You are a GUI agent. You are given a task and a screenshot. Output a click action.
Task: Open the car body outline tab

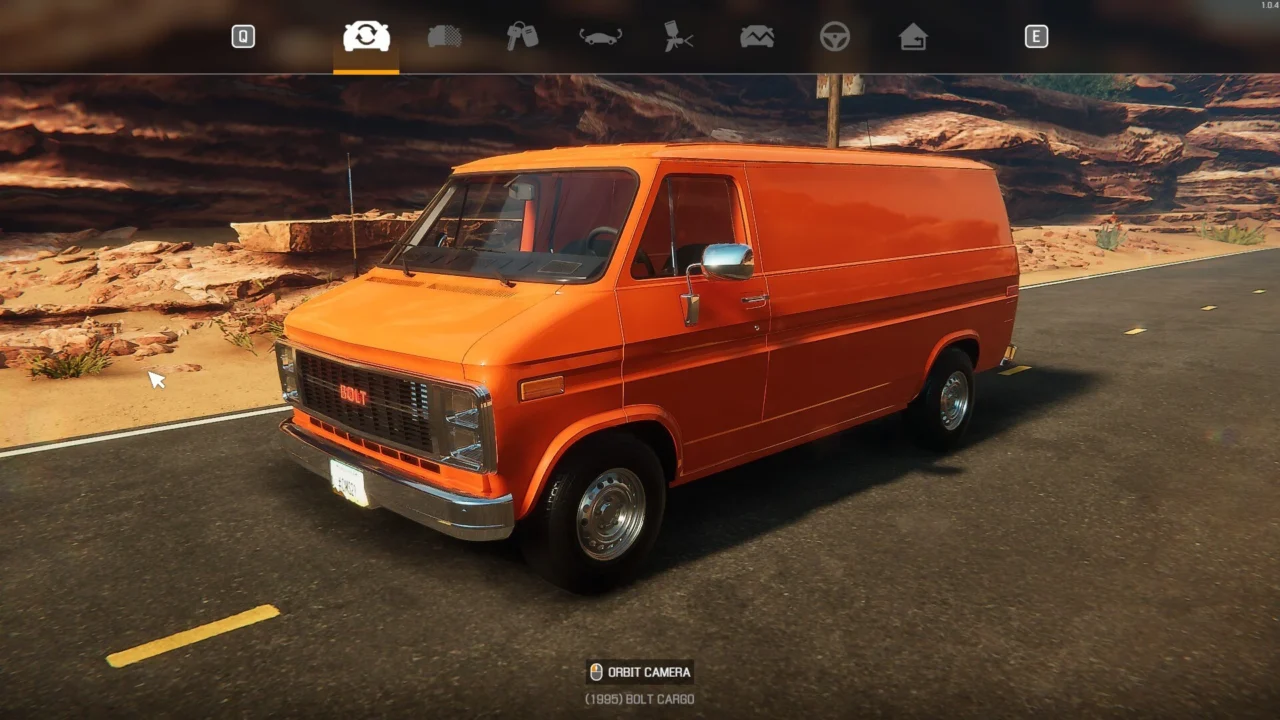[x=600, y=37]
